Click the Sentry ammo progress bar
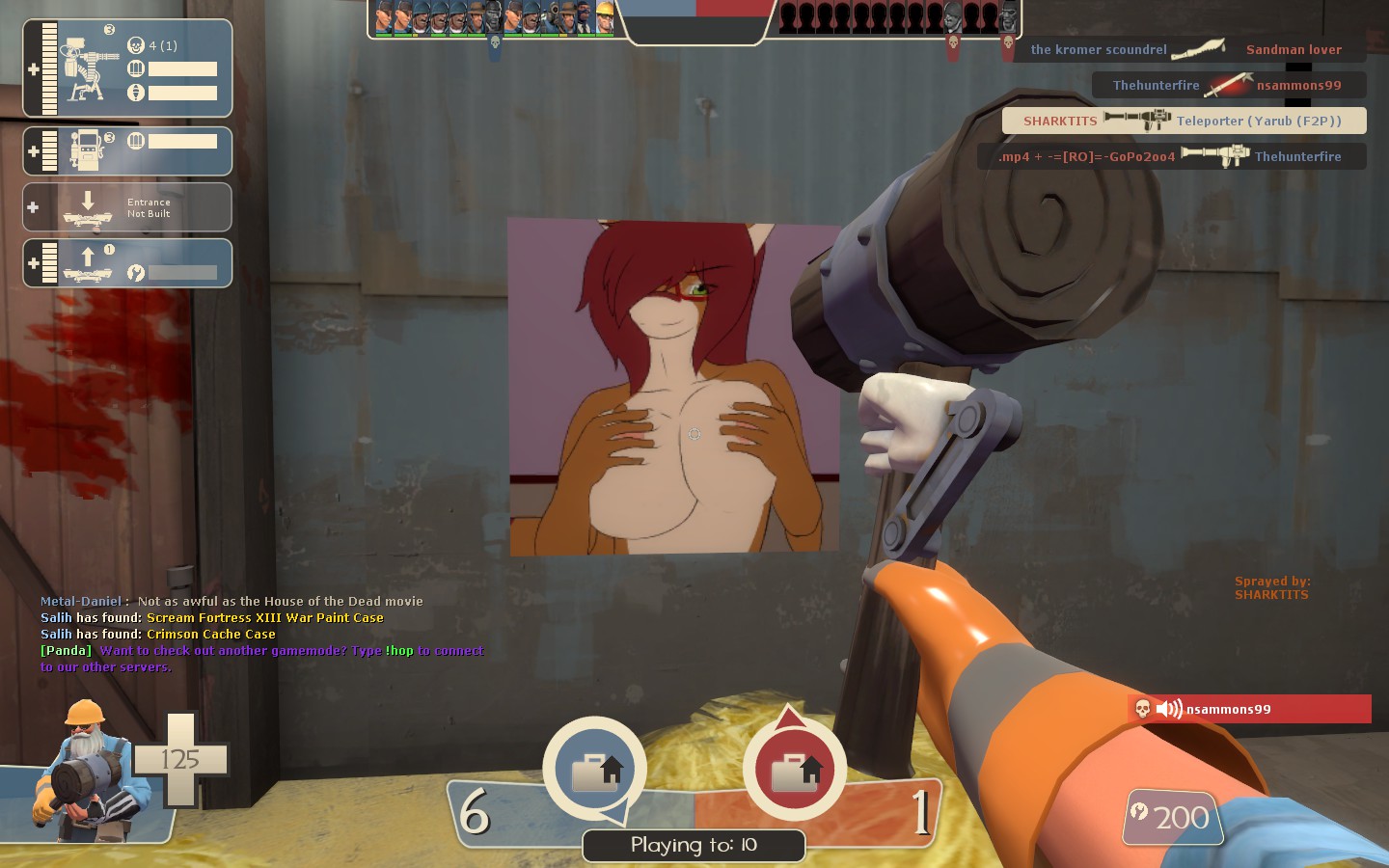The height and width of the screenshot is (868, 1389). coord(183,68)
